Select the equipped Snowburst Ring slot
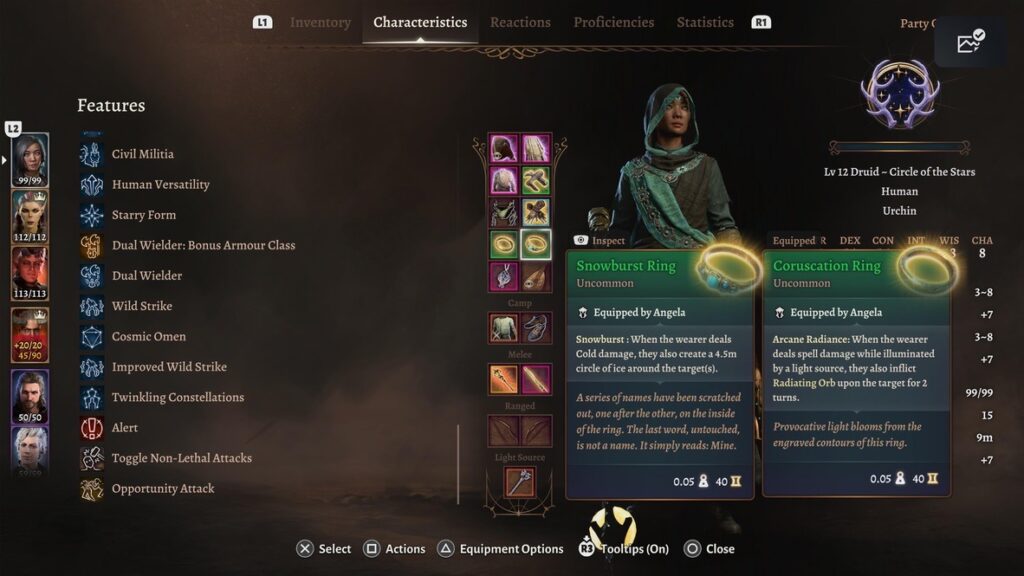The image size is (1024, 576). click(x=504, y=245)
